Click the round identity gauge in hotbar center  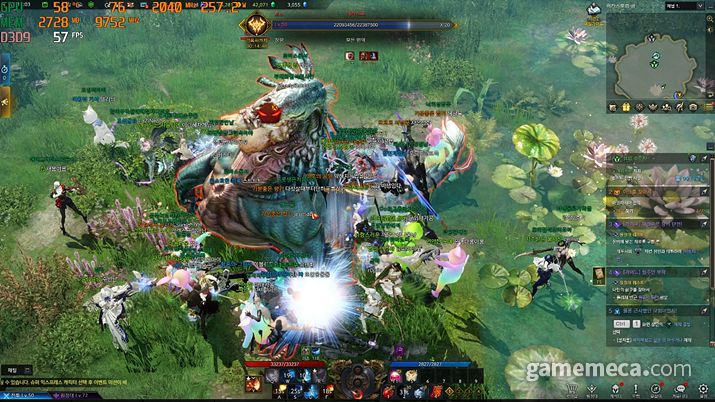[357, 379]
